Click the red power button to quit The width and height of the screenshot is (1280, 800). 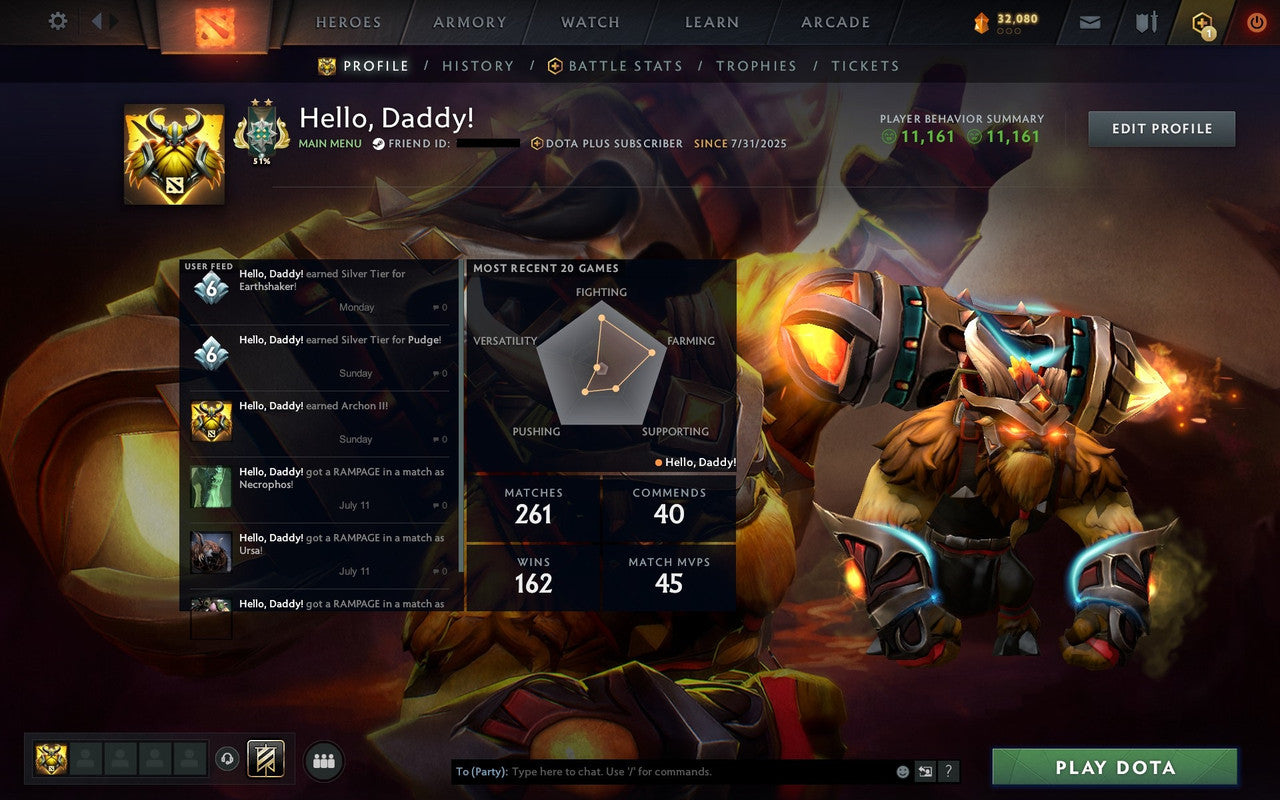[x=1256, y=21]
